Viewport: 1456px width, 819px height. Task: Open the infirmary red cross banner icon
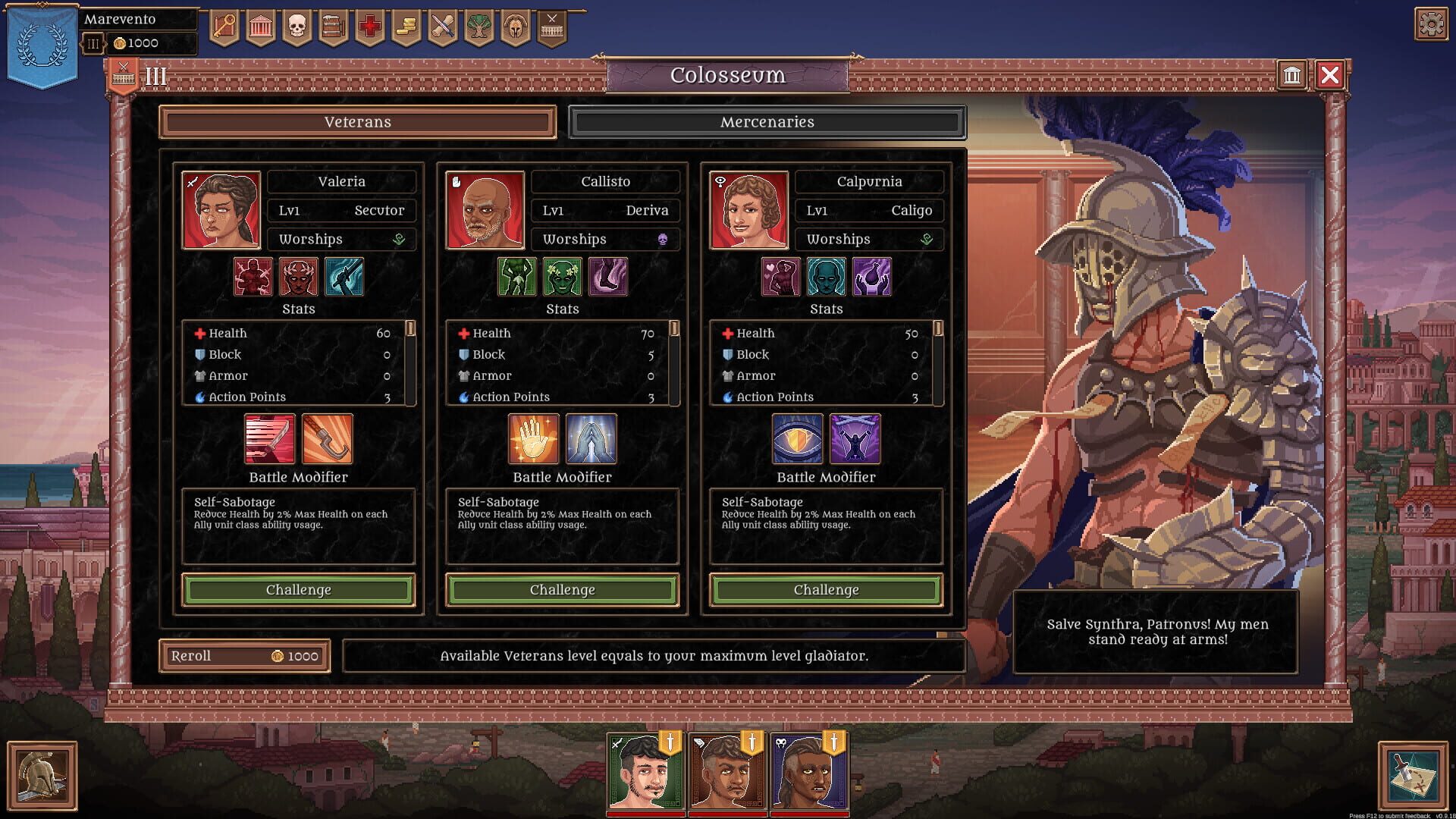[x=369, y=24]
